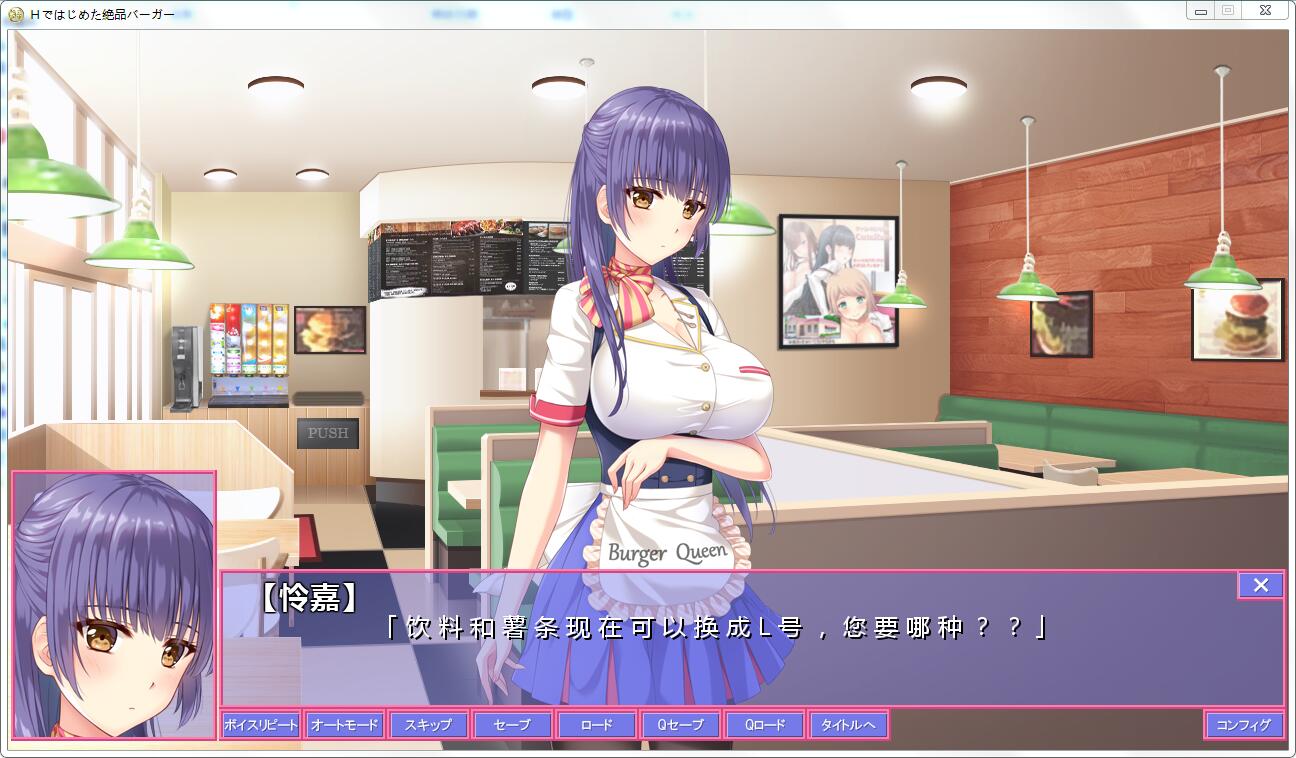The image size is (1296, 758).
Task: Enable オートモード auto-read mode
Action: coord(345,724)
